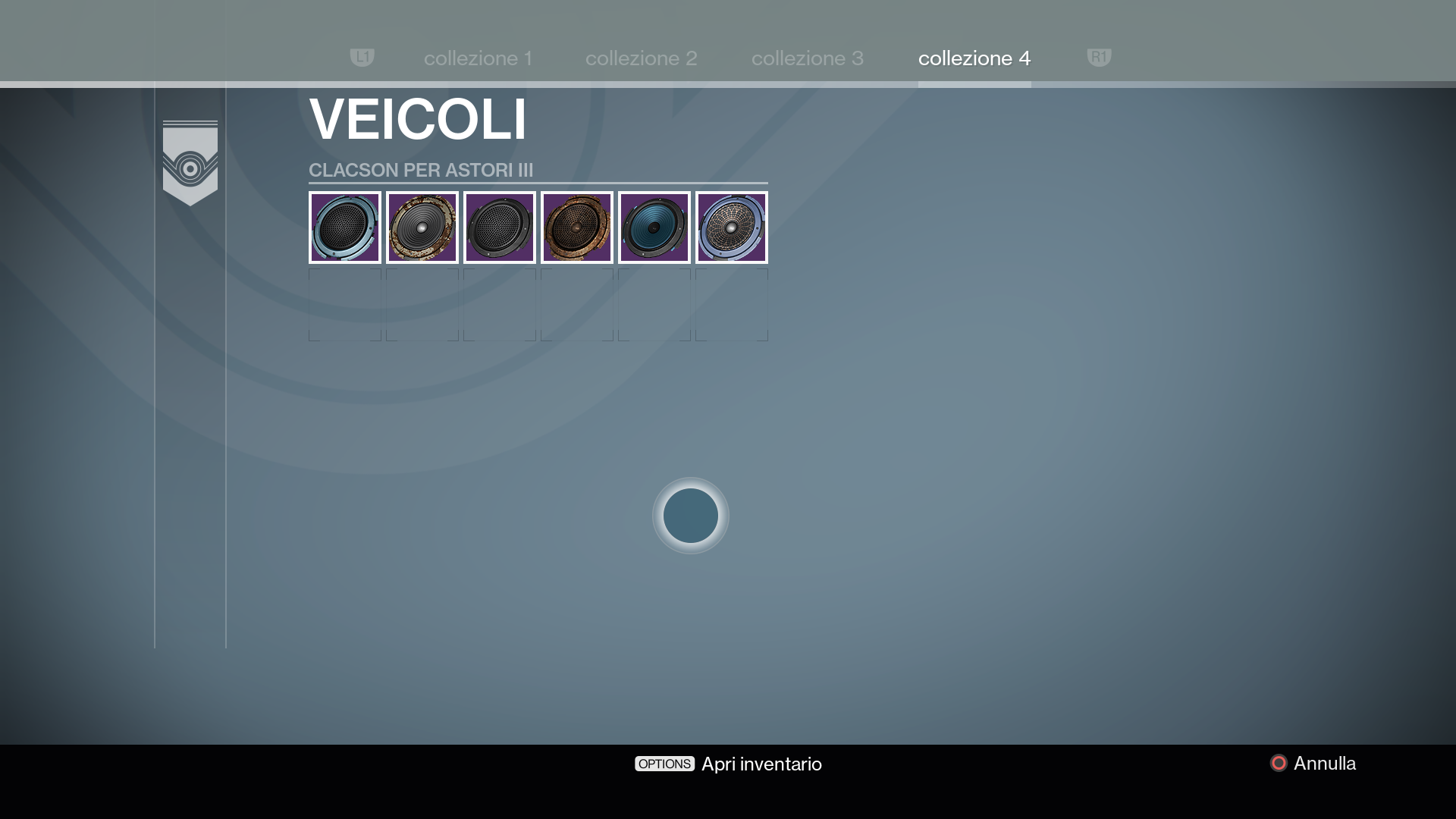Show the collezione 3 tab
Image resolution: width=1456 pixels, height=819 pixels.
tap(807, 58)
